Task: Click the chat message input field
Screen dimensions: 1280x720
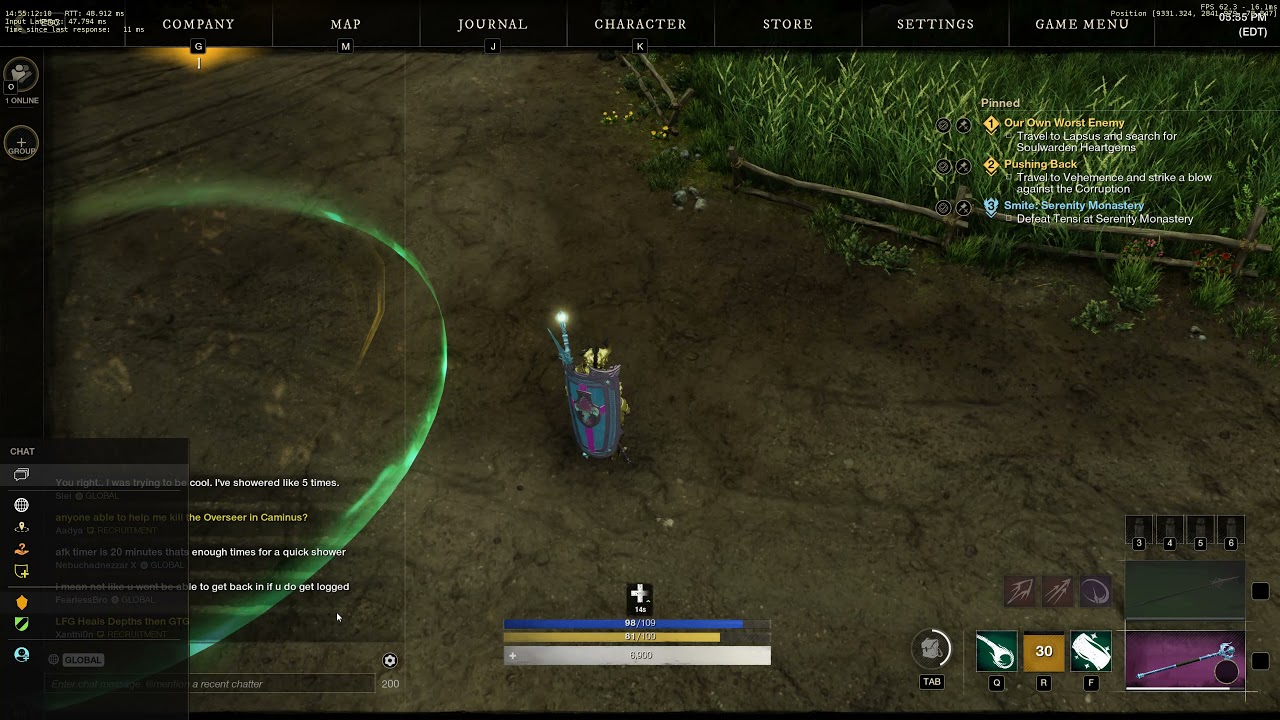Action: tap(210, 684)
